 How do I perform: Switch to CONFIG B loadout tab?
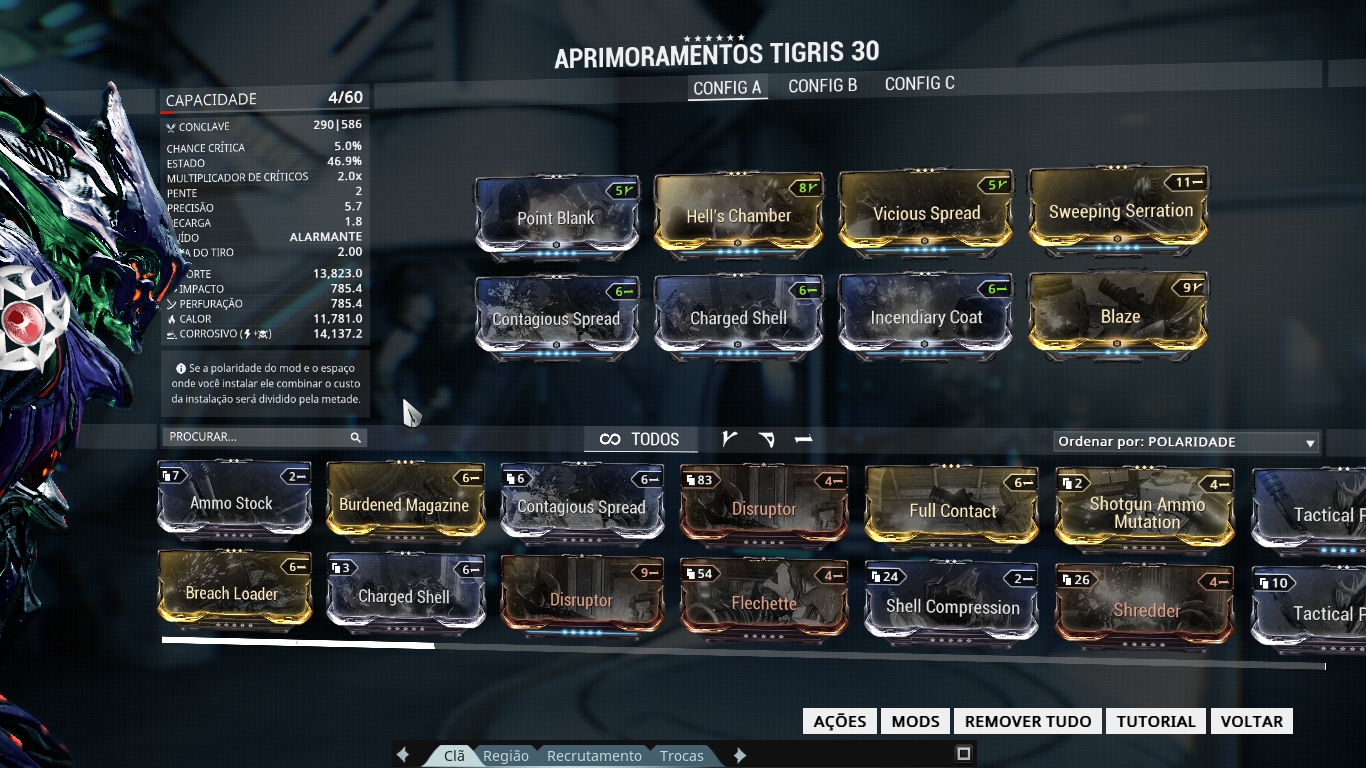[822, 85]
